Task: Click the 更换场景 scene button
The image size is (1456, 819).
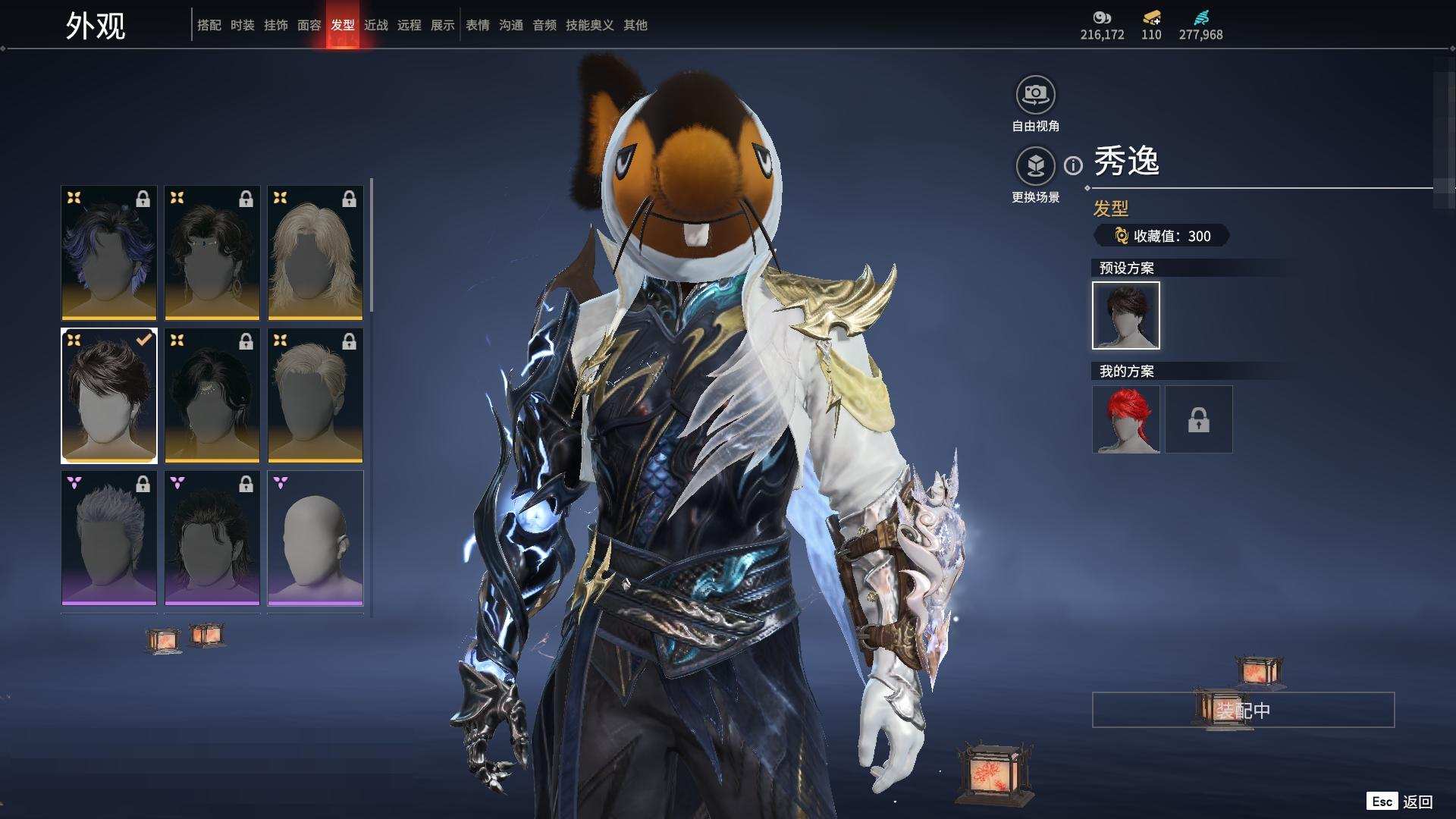Action: [x=1035, y=165]
